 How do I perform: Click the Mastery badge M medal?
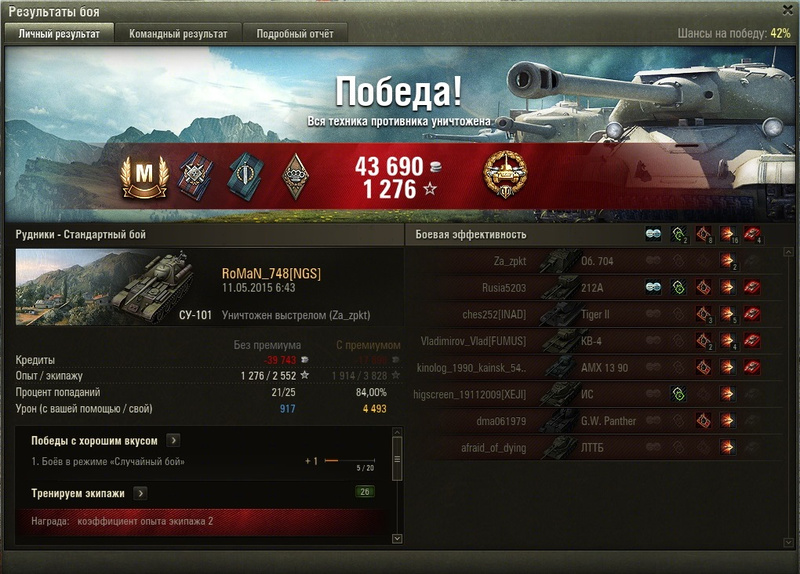click(x=144, y=172)
